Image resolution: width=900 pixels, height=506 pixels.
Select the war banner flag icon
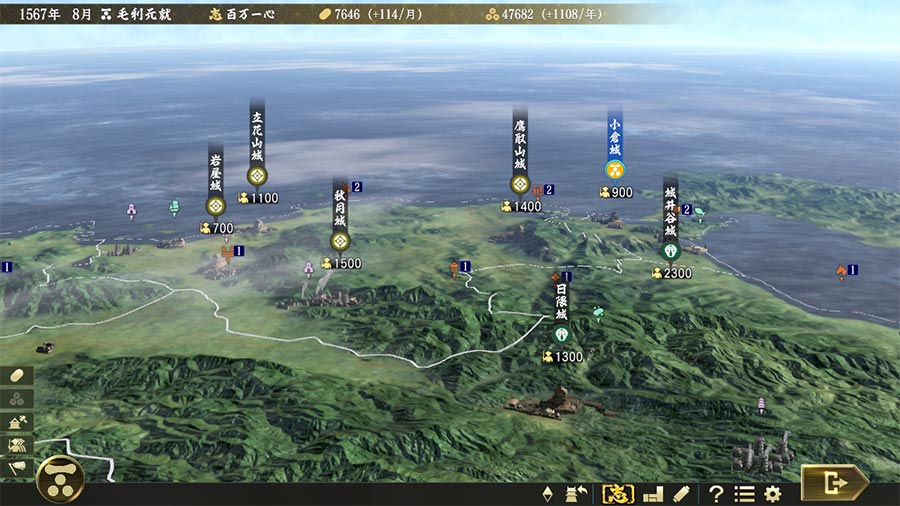point(17,467)
